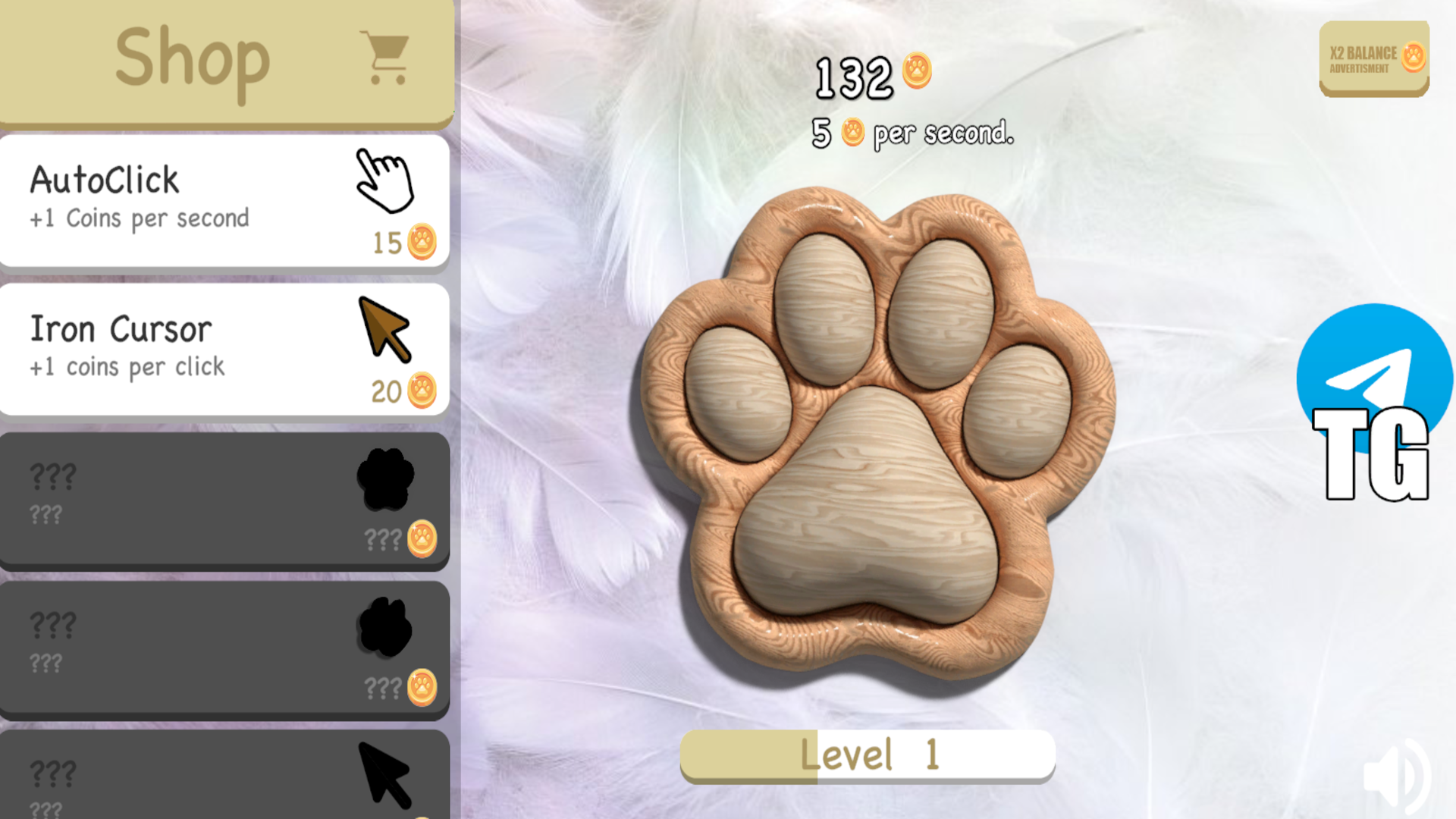Click the Level 1 progress bar
The image size is (1456, 819).
pos(869,753)
